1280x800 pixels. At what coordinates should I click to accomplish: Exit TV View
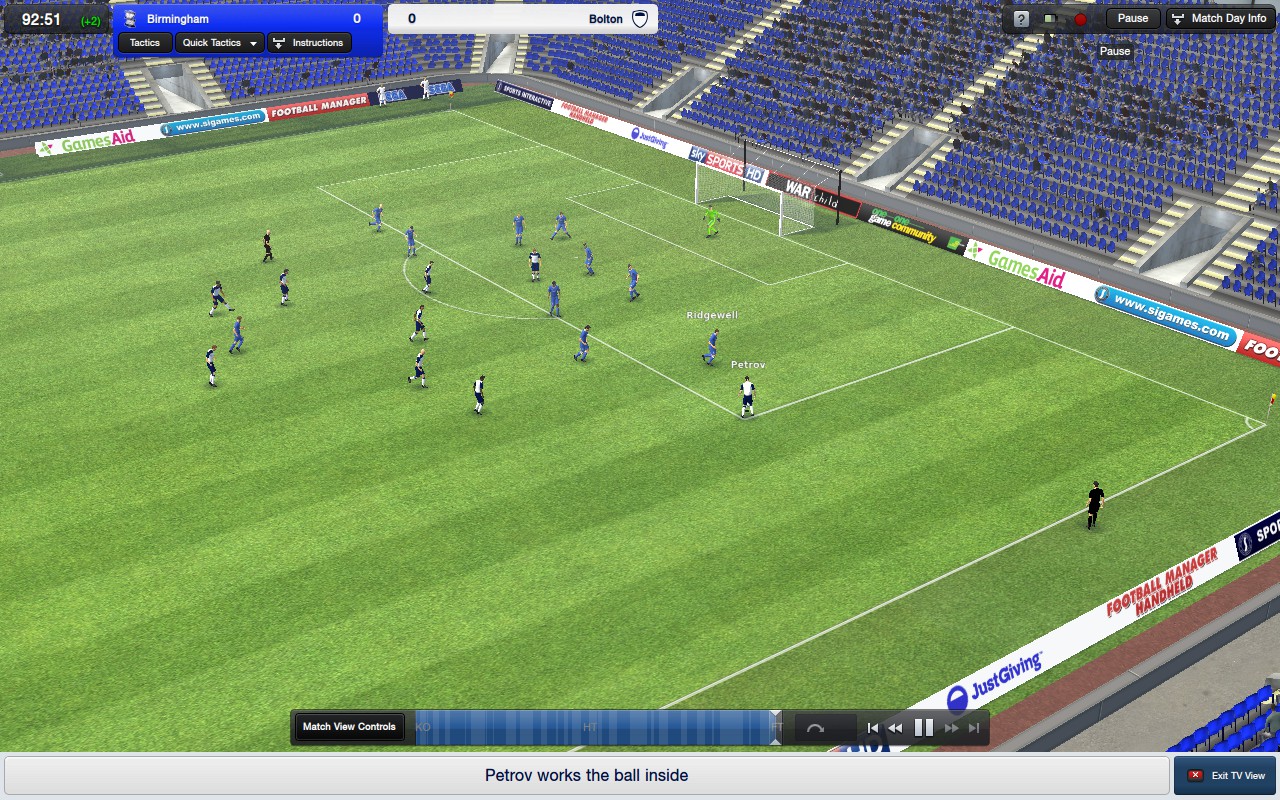pos(1225,776)
